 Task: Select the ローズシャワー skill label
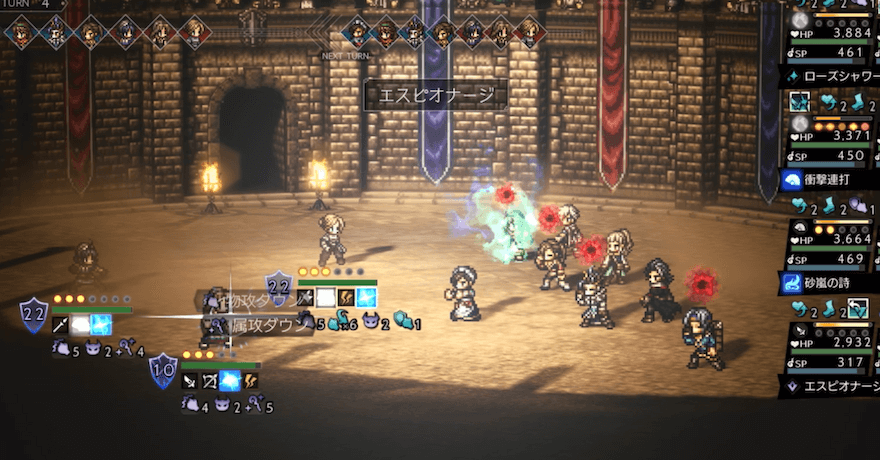tap(828, 75)
